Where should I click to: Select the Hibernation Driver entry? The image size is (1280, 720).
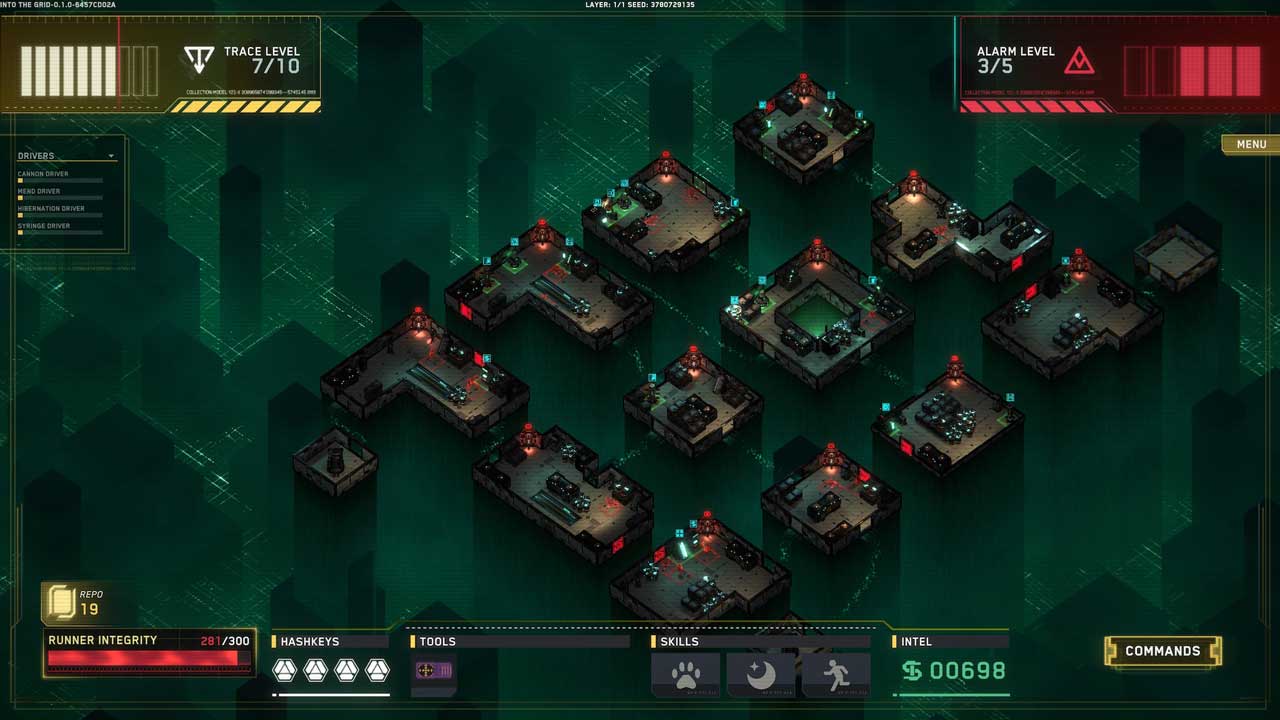(51, 209)
